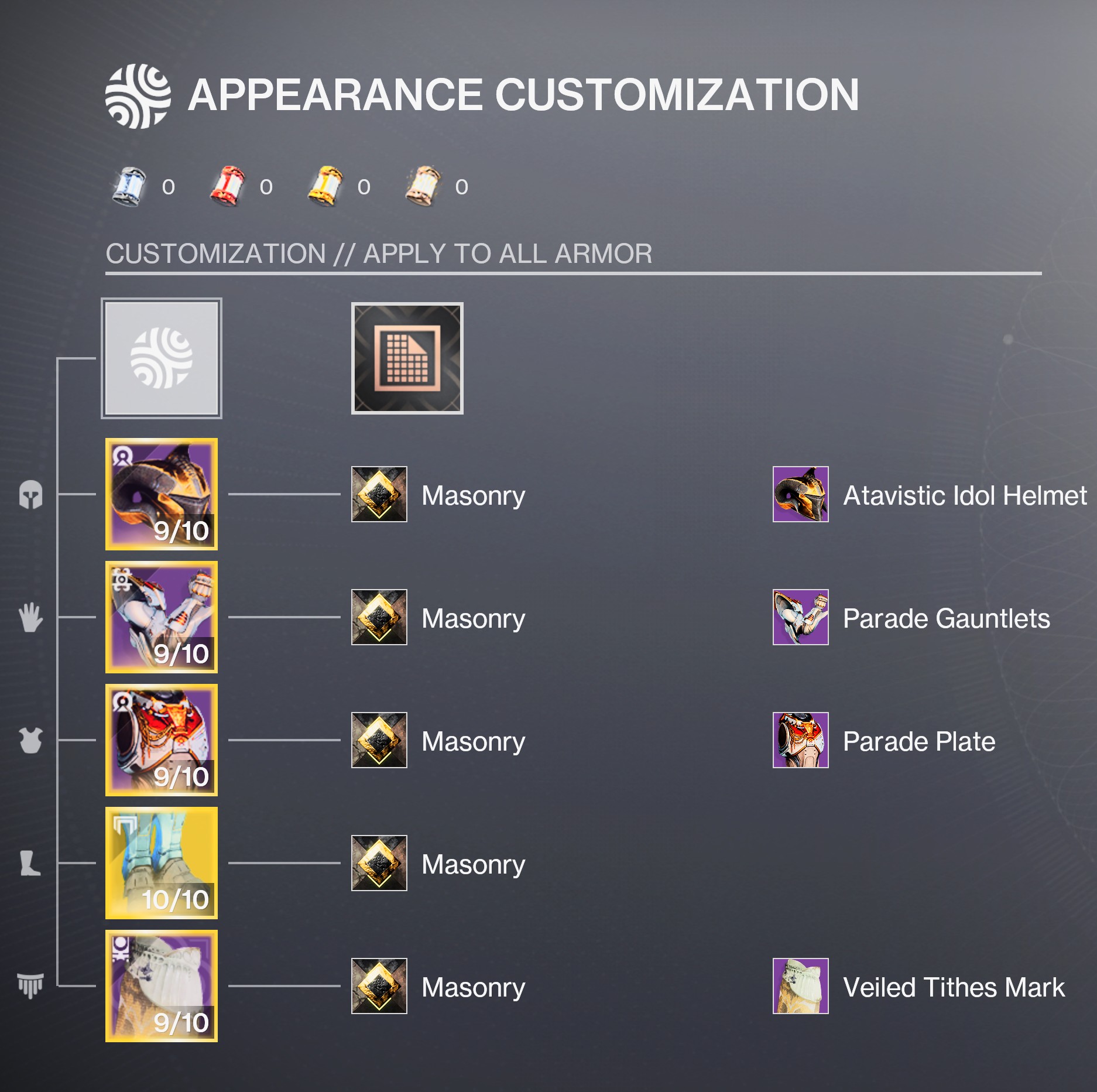Select the helmet armor slot
Viewport: 1097px width, 1092px height.
click(162, 494)
